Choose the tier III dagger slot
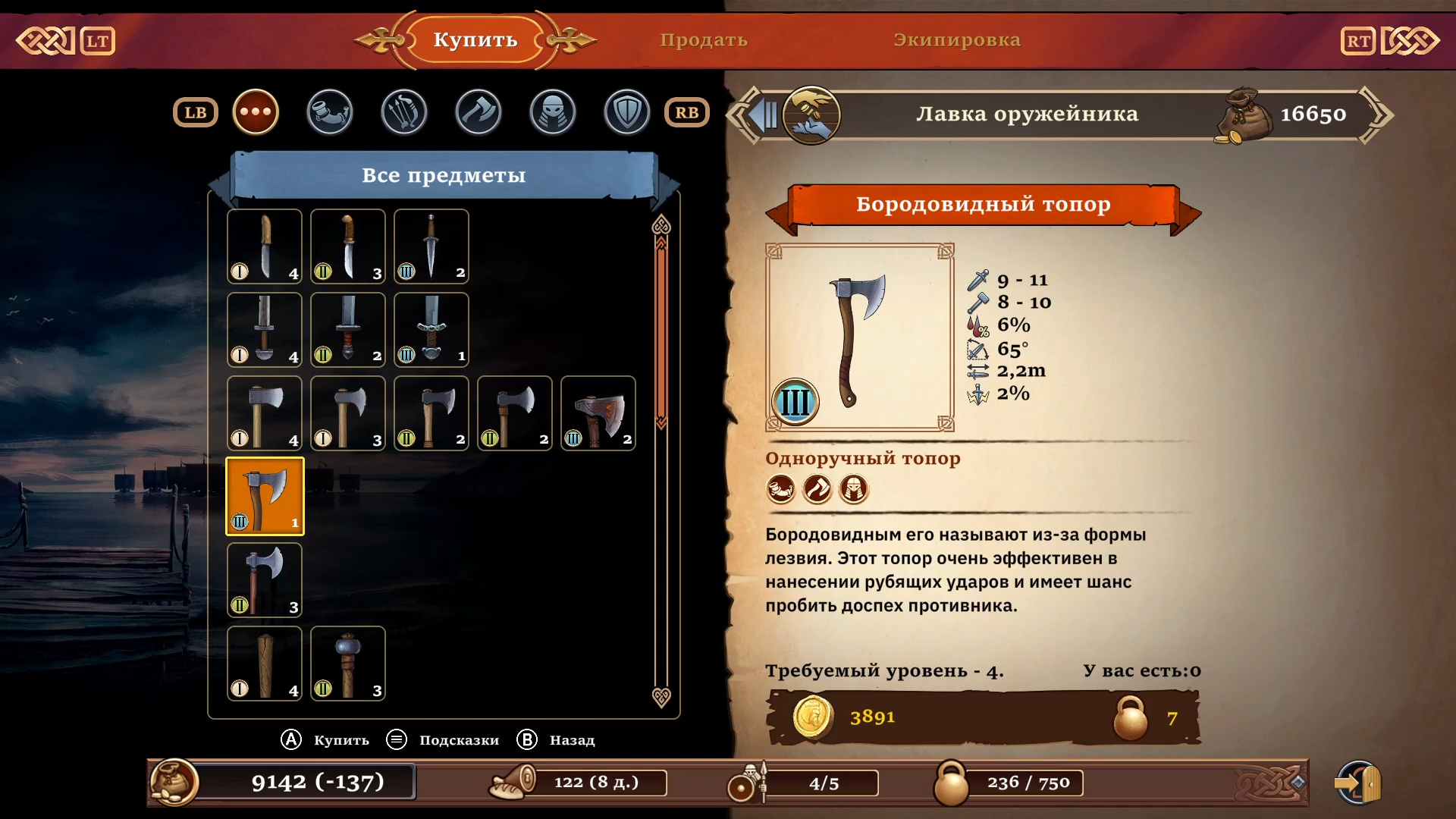The width and height of the screenshot is (1456, 819). [431, 246]
